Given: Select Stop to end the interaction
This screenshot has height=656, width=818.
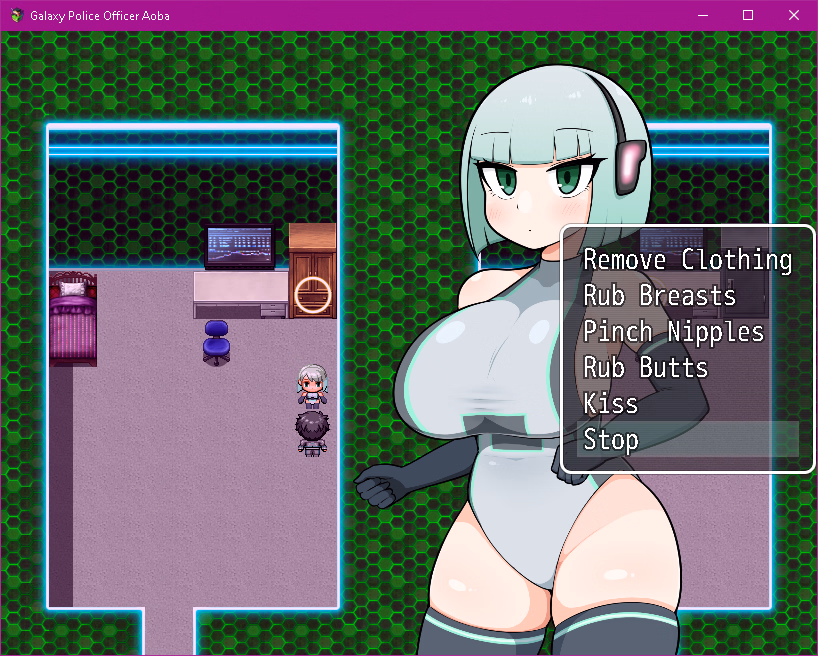Looking at the screenshot, I should coord(611,440).
